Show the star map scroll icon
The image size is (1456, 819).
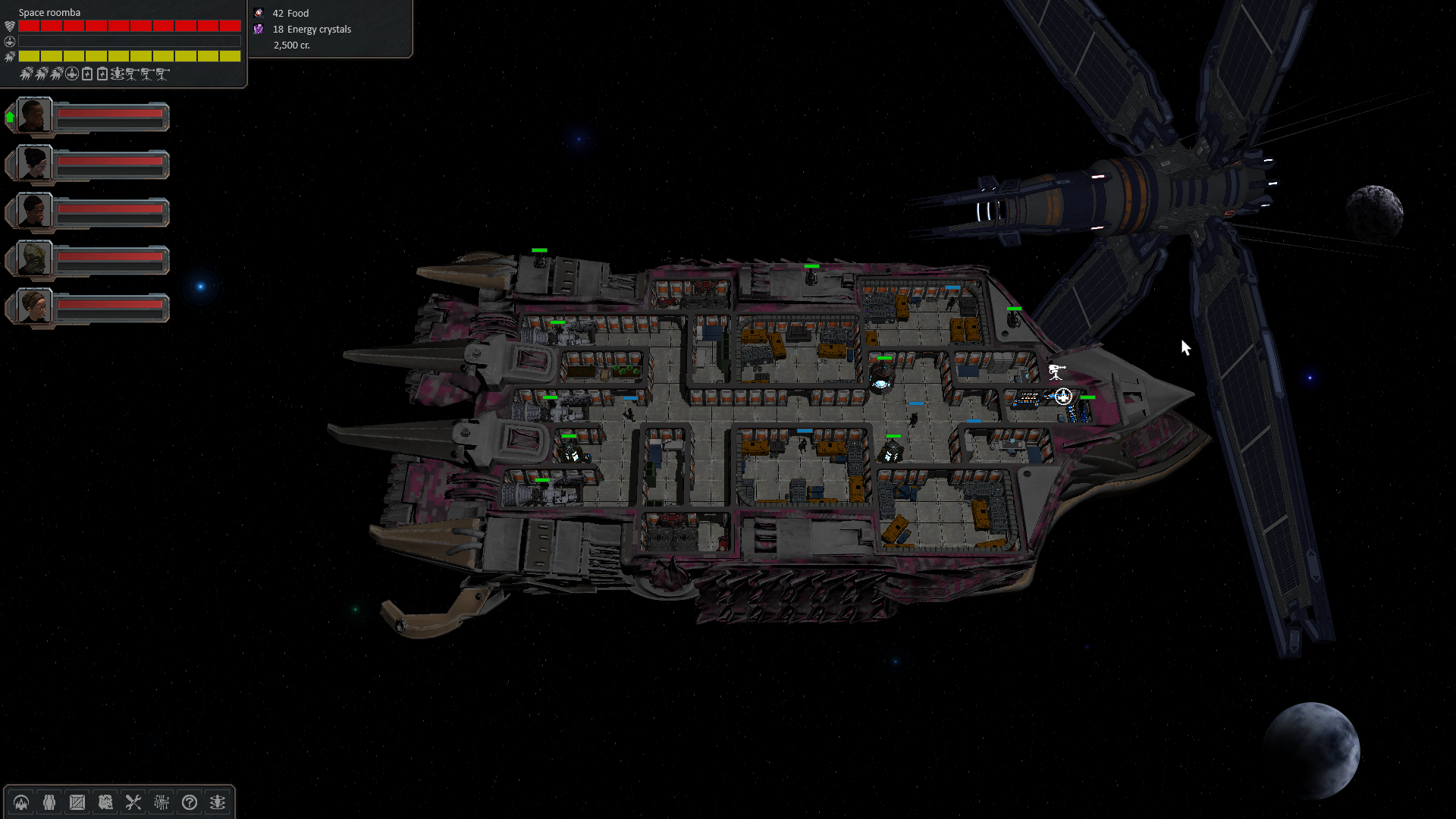pos(105,802)
